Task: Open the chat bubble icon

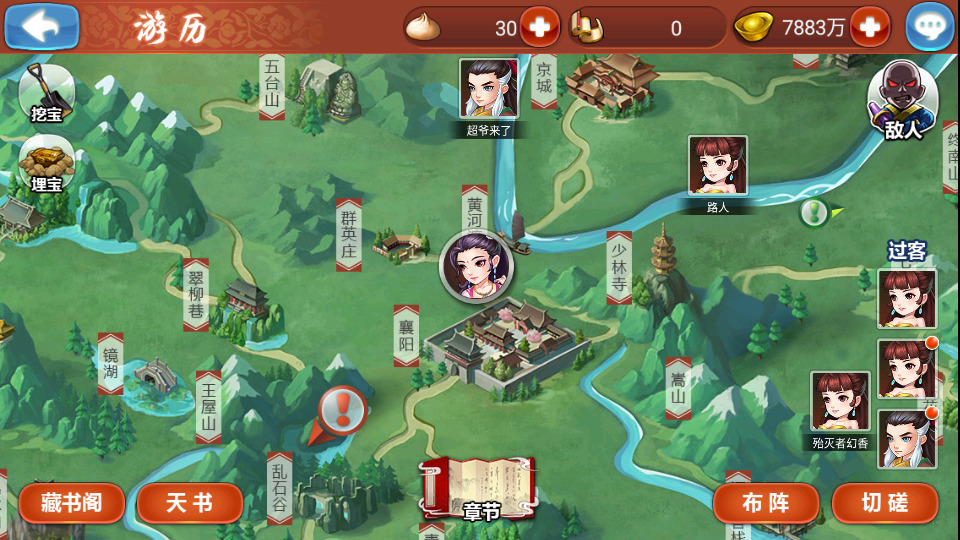Action: click(x=929, y=27)
